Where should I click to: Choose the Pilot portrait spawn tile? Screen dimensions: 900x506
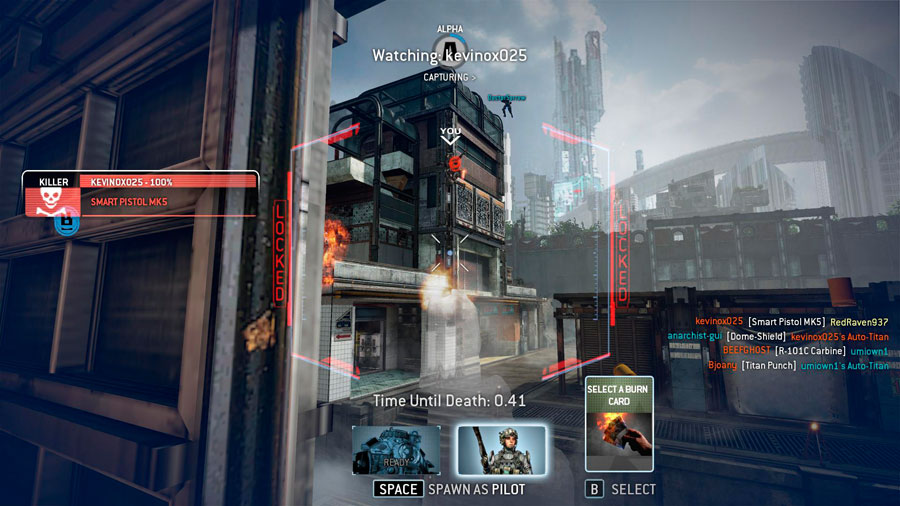click(x=501, y=450)
